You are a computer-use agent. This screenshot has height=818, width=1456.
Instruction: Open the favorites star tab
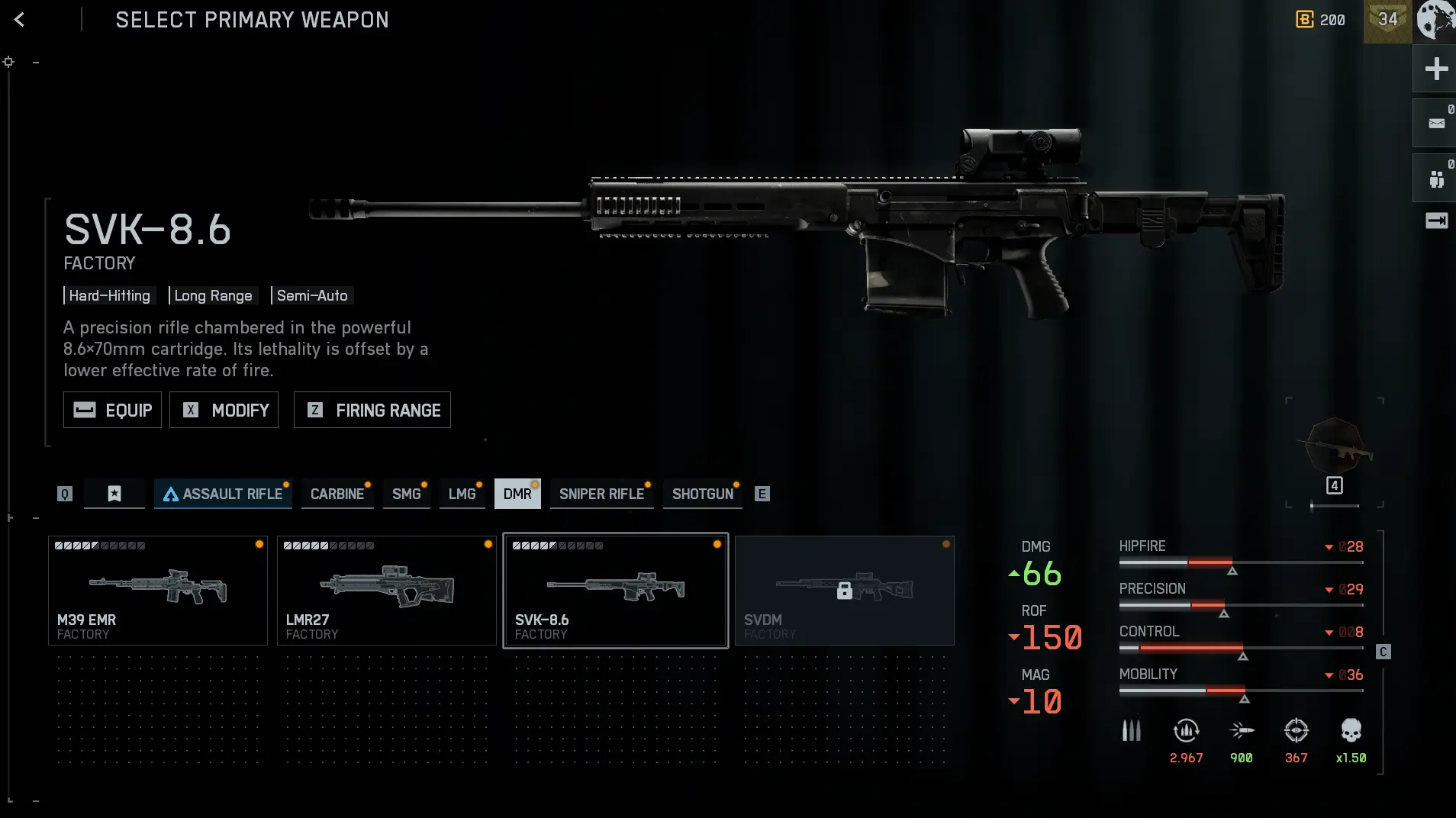[x=114, y=494]
